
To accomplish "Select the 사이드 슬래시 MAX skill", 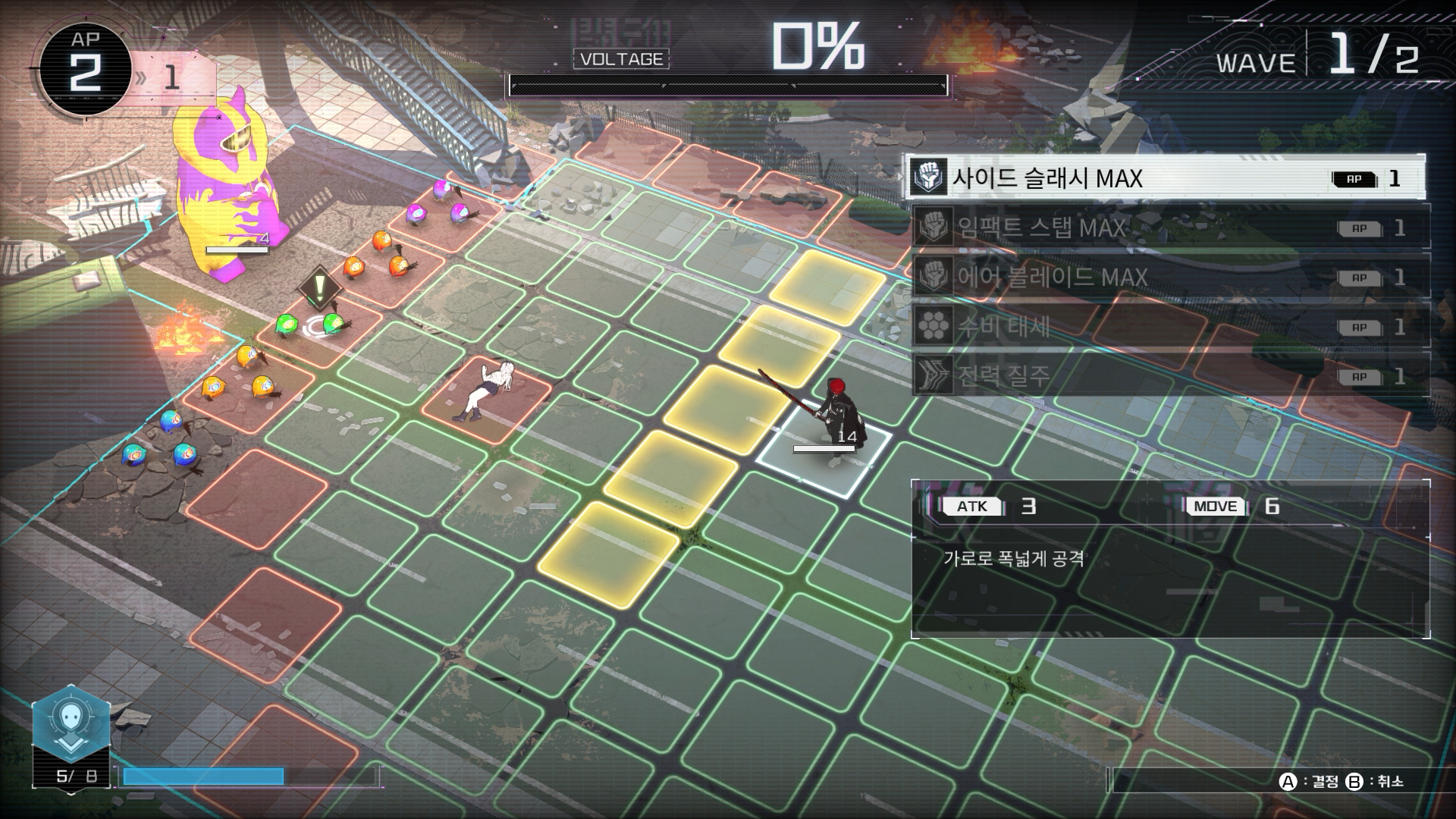I will [1164, 178].
